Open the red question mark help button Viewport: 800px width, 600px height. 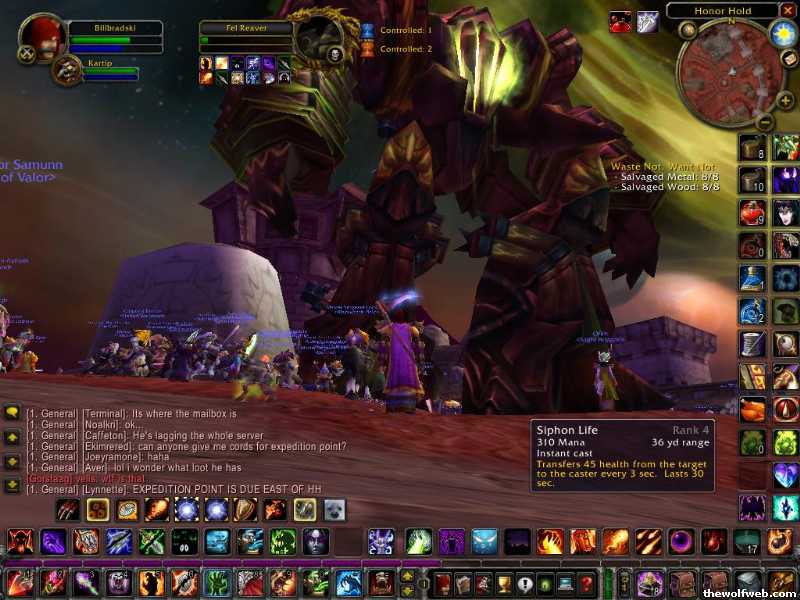[x=588, y=584]
